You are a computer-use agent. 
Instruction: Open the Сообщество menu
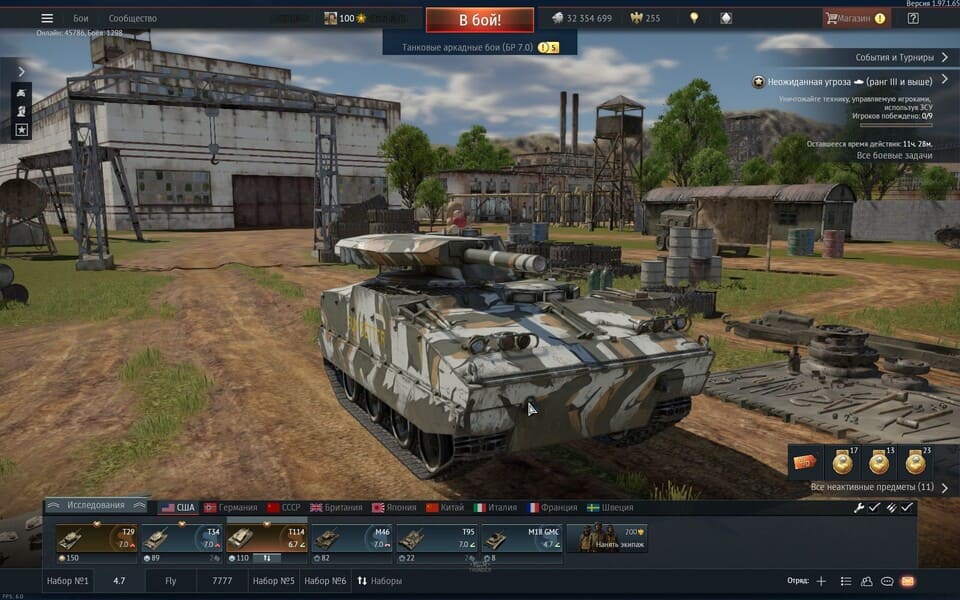coord(132,18)
